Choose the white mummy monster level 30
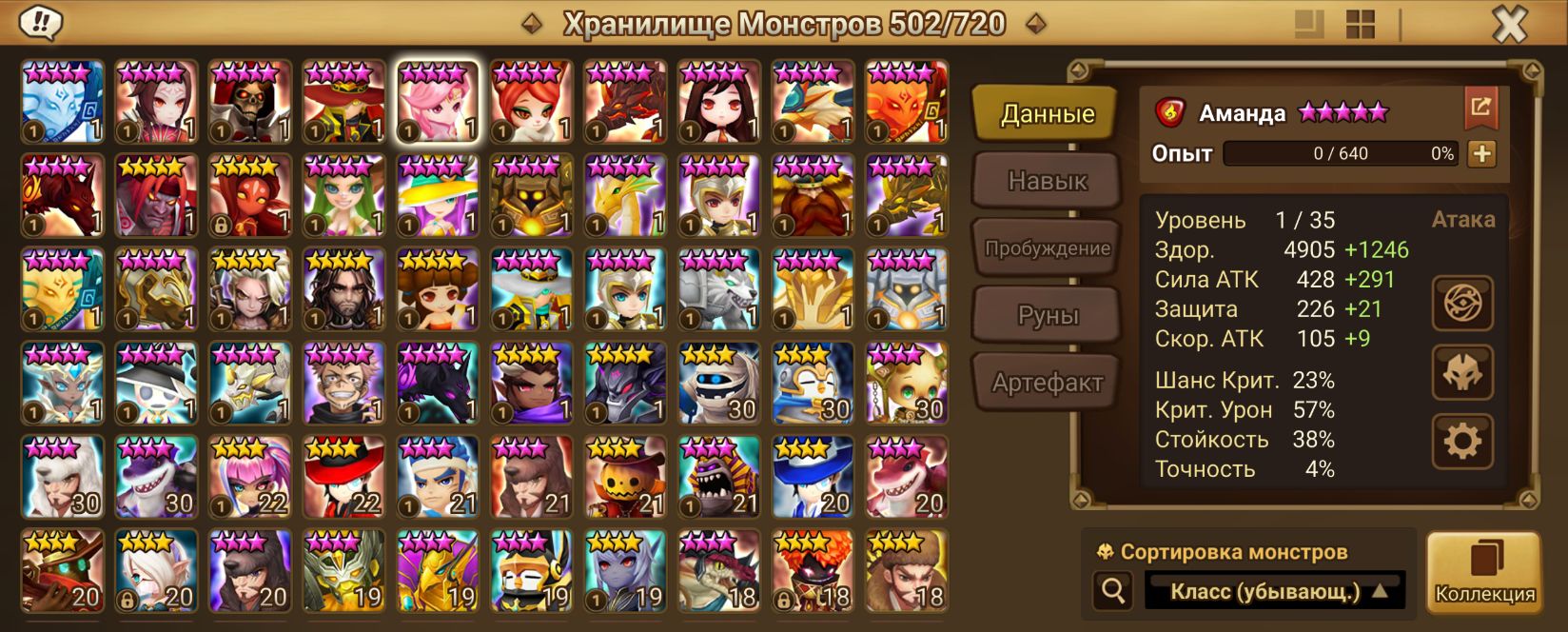1568x632 pixels. coord(719,384)
